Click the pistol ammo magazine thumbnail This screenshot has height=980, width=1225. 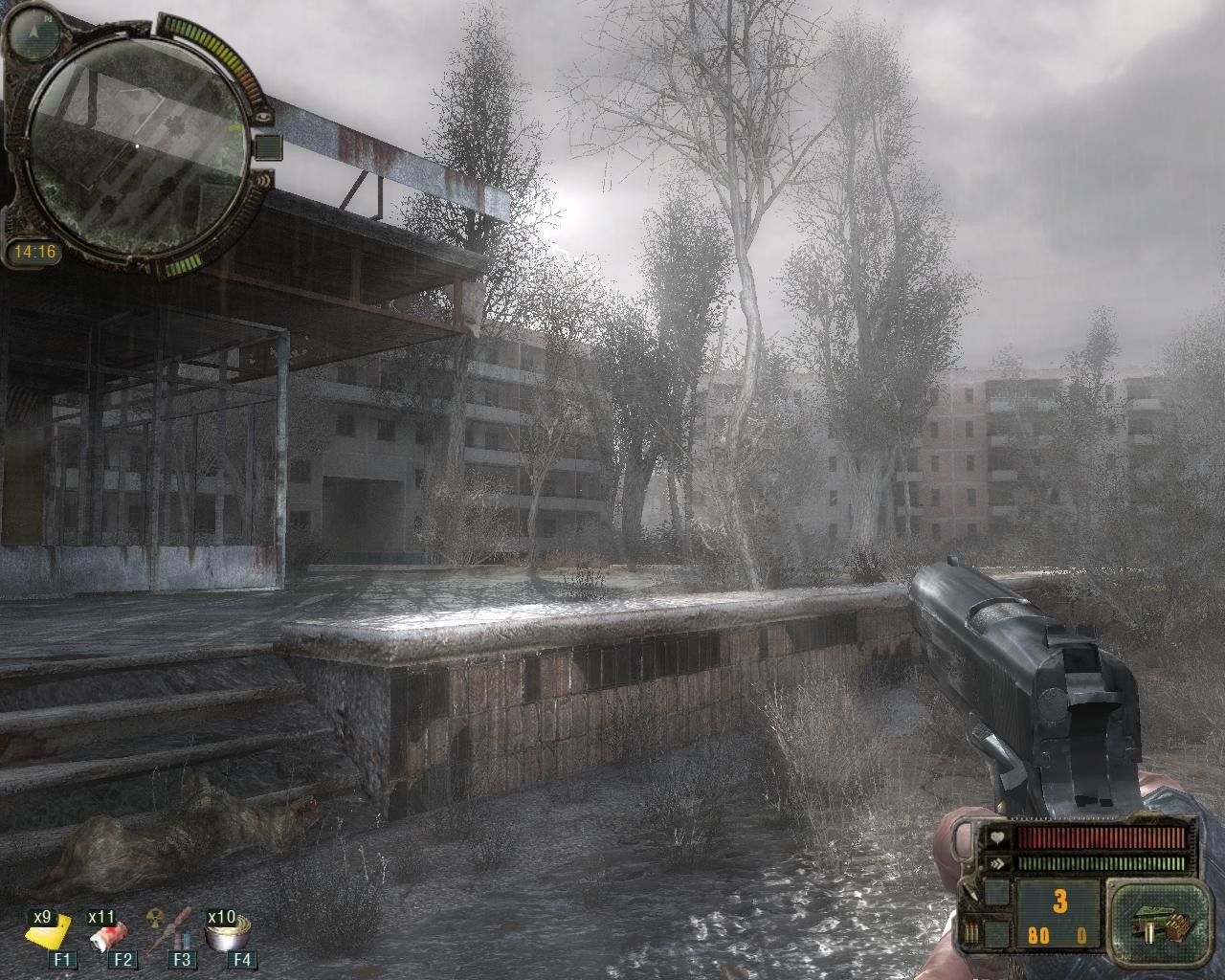pyautogui.click(x=1158, y=924)
